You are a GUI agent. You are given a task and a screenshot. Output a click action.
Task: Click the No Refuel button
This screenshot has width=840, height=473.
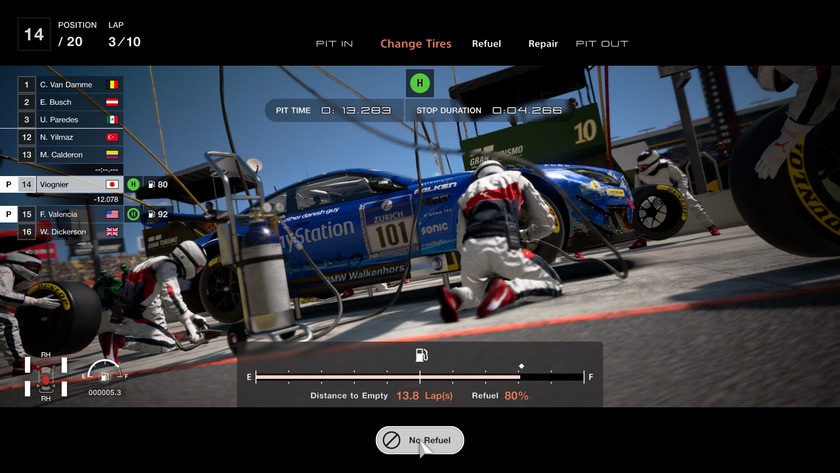coord(420,440)
